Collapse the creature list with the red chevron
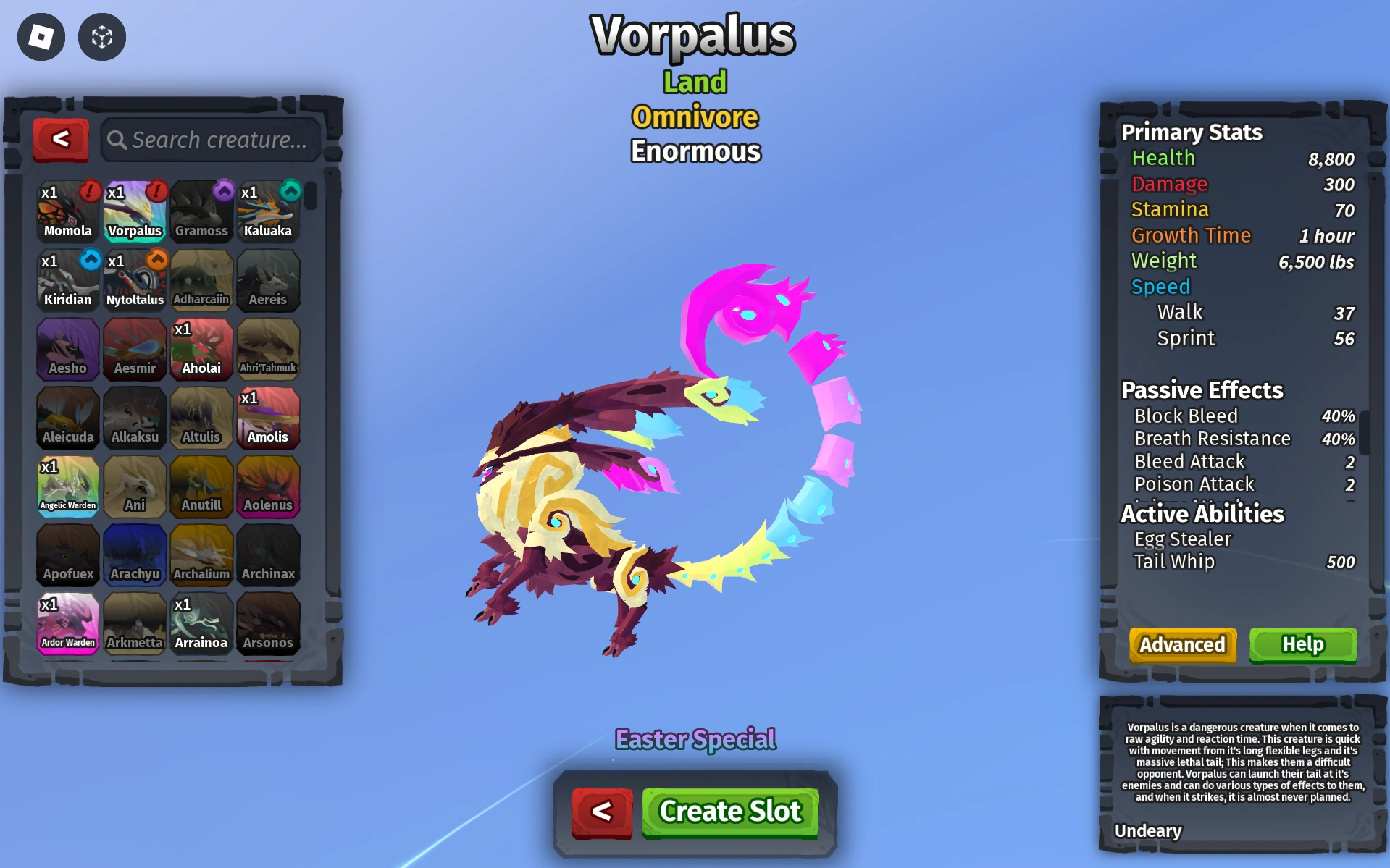The height and width of the screenshot is (868, 1390). (61, 140)
